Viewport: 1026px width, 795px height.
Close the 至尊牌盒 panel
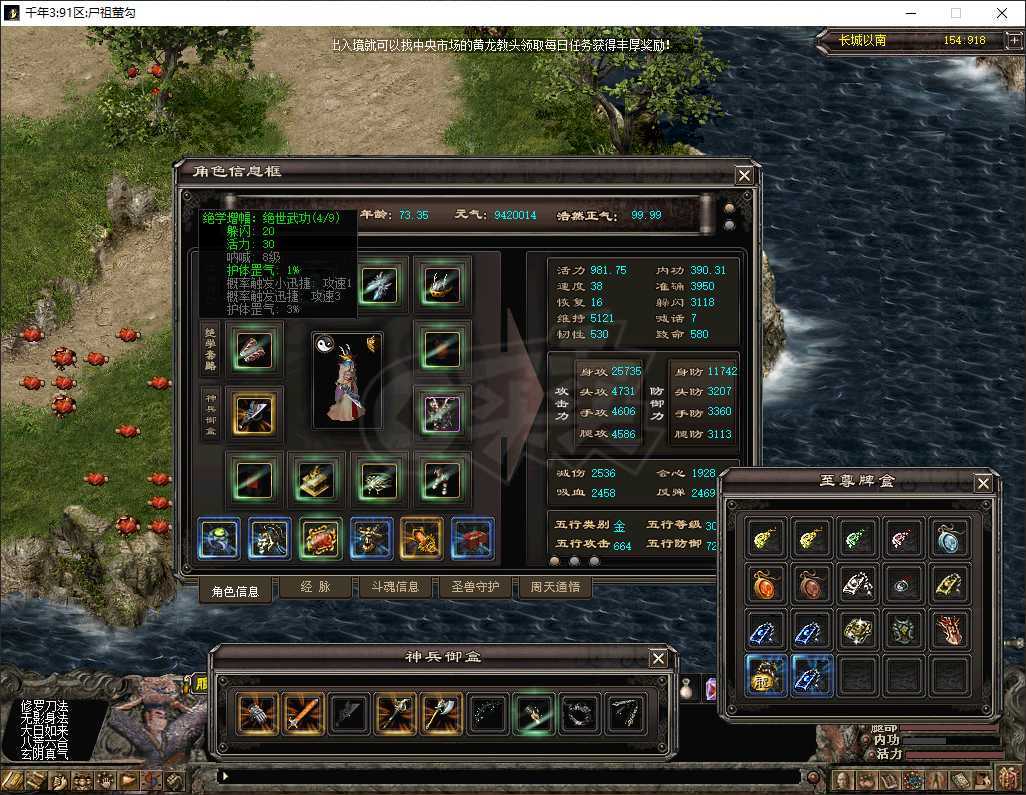click(x=983, y=484)
